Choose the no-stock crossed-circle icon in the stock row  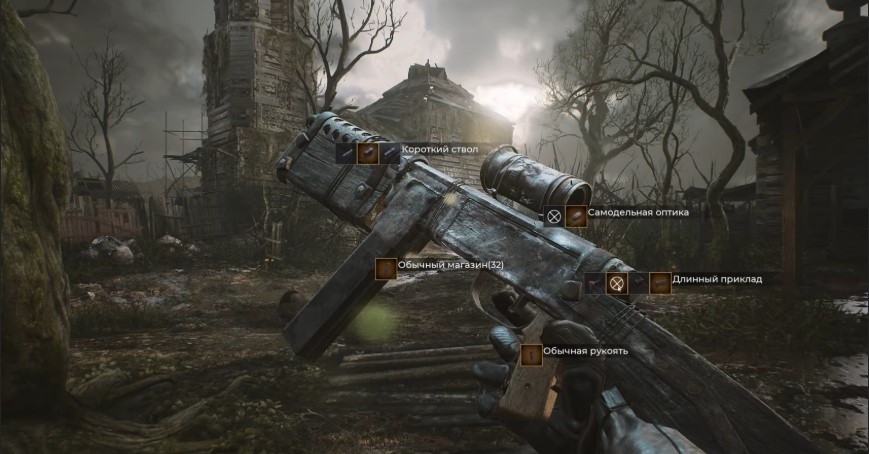click(x=617, y=283)
